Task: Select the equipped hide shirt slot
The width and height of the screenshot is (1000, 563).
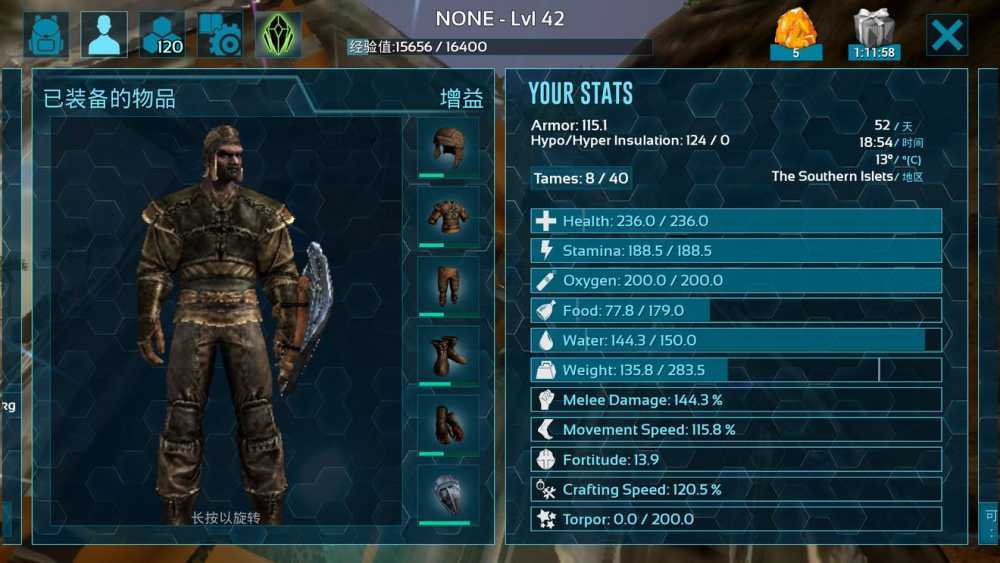Action: point(448,217)
